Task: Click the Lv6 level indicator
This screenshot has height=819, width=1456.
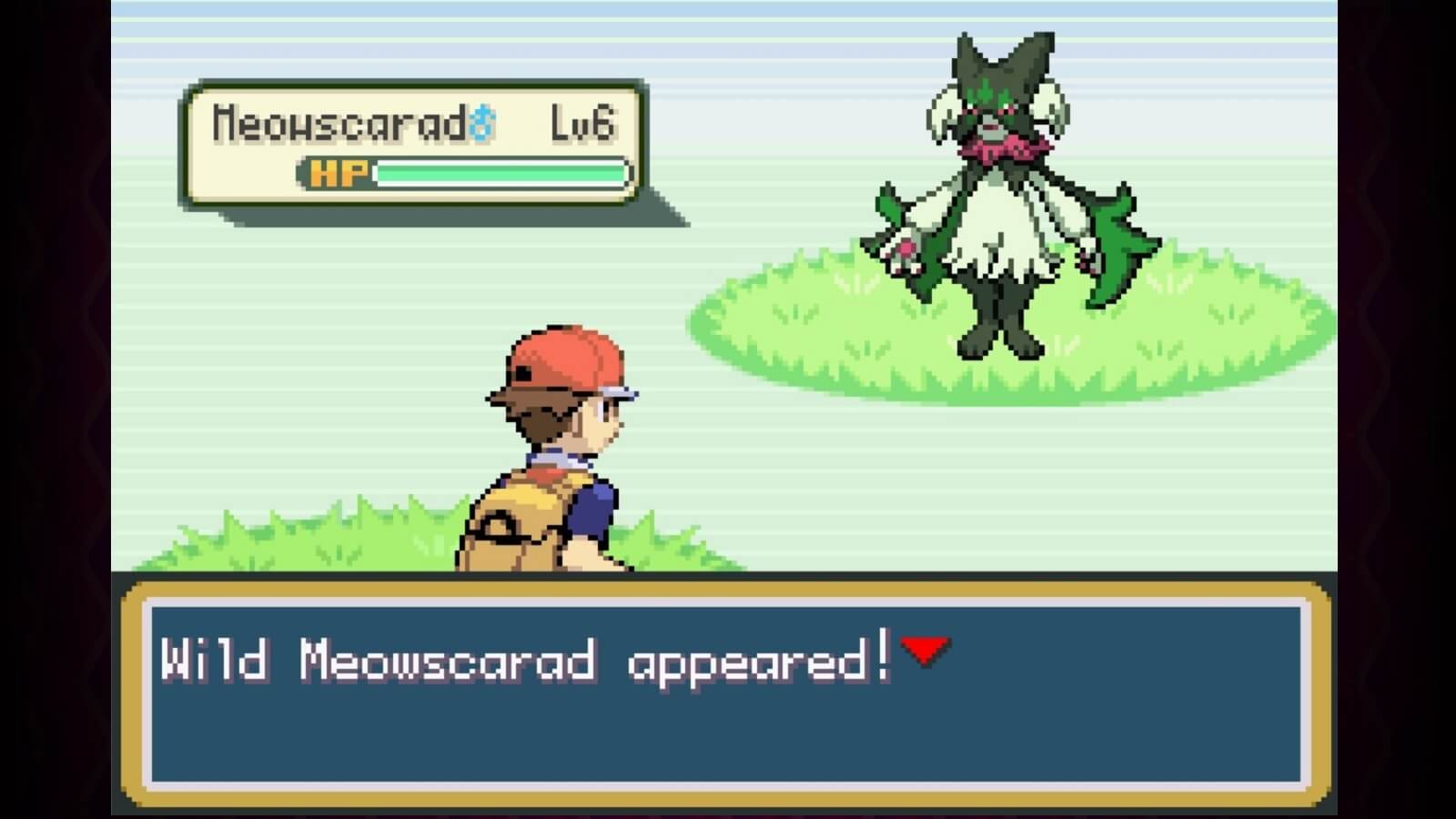Action: pyautogui.click(x=582, y=123)
